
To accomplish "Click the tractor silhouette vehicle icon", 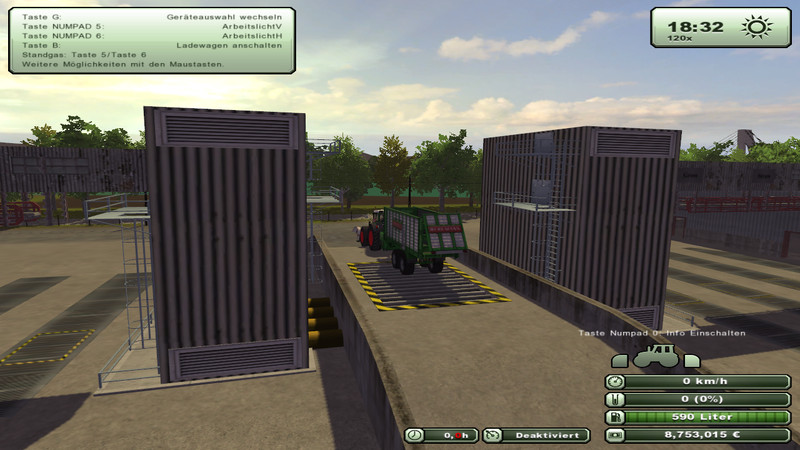I will (657, 355).
